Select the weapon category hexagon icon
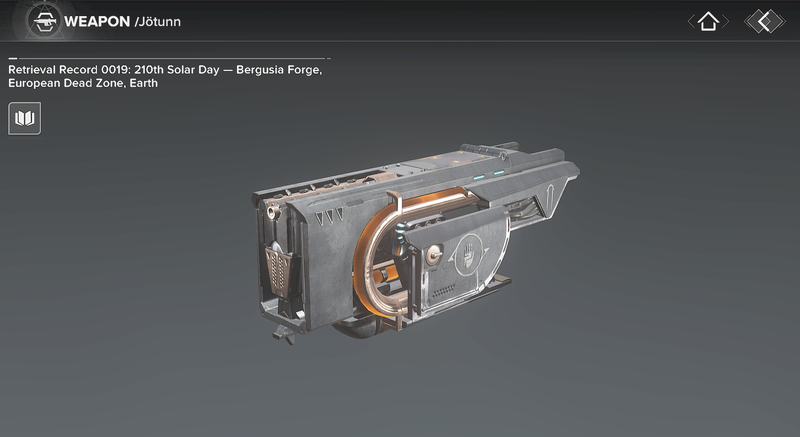Image resolution: width=800 pixels, height=437 pixels. (43, 20)
